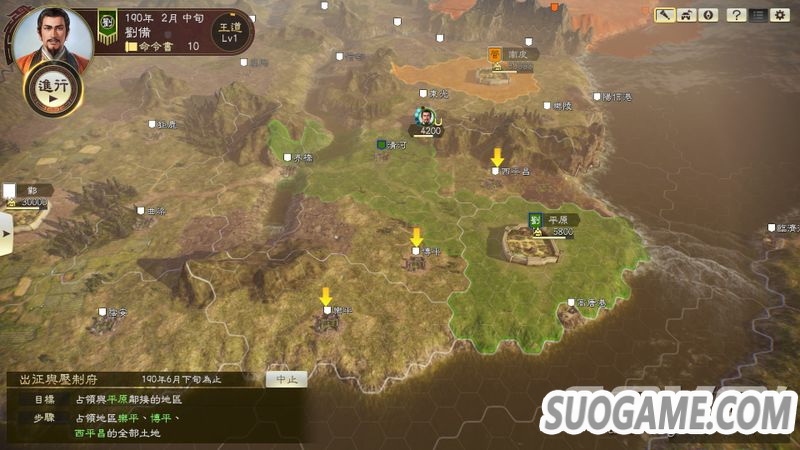Image resolution: width=800 pixels, height=450 pixels.
Task: Cancel the mission with the 中止 button
Action: pyautogui.click(x=286, y=379)
